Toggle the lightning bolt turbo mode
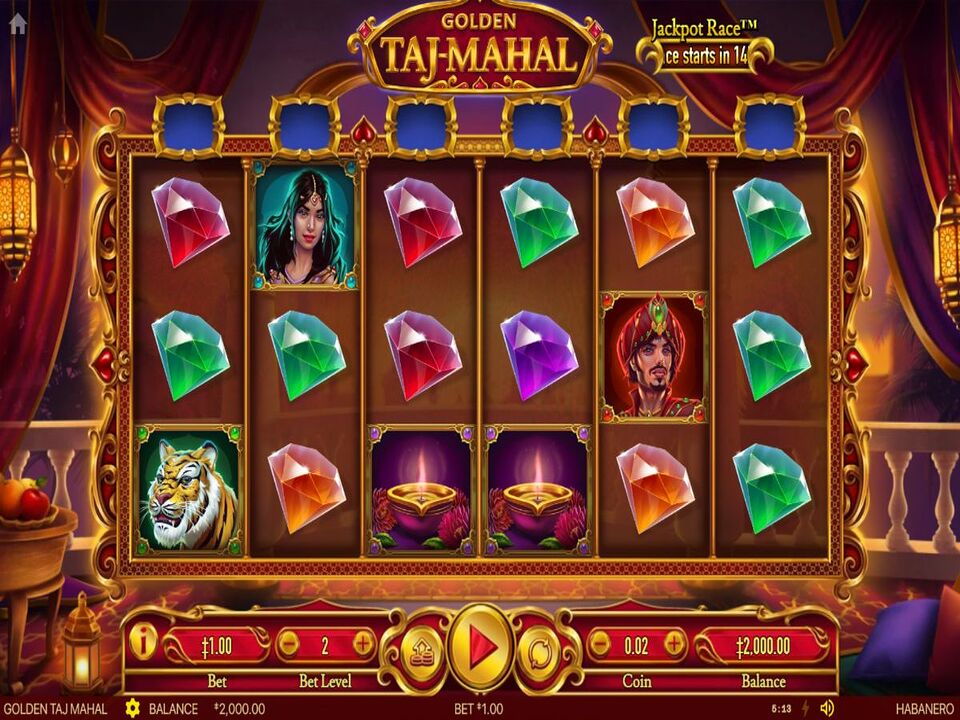The width and height of the screenshot is (960, 720). pyautogui.click(x=805, y=708)
